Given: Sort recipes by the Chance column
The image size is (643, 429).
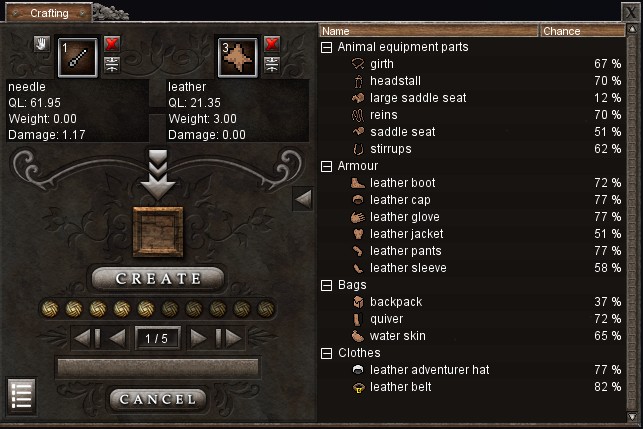Looking at the screenshot, I should [582, 31].
